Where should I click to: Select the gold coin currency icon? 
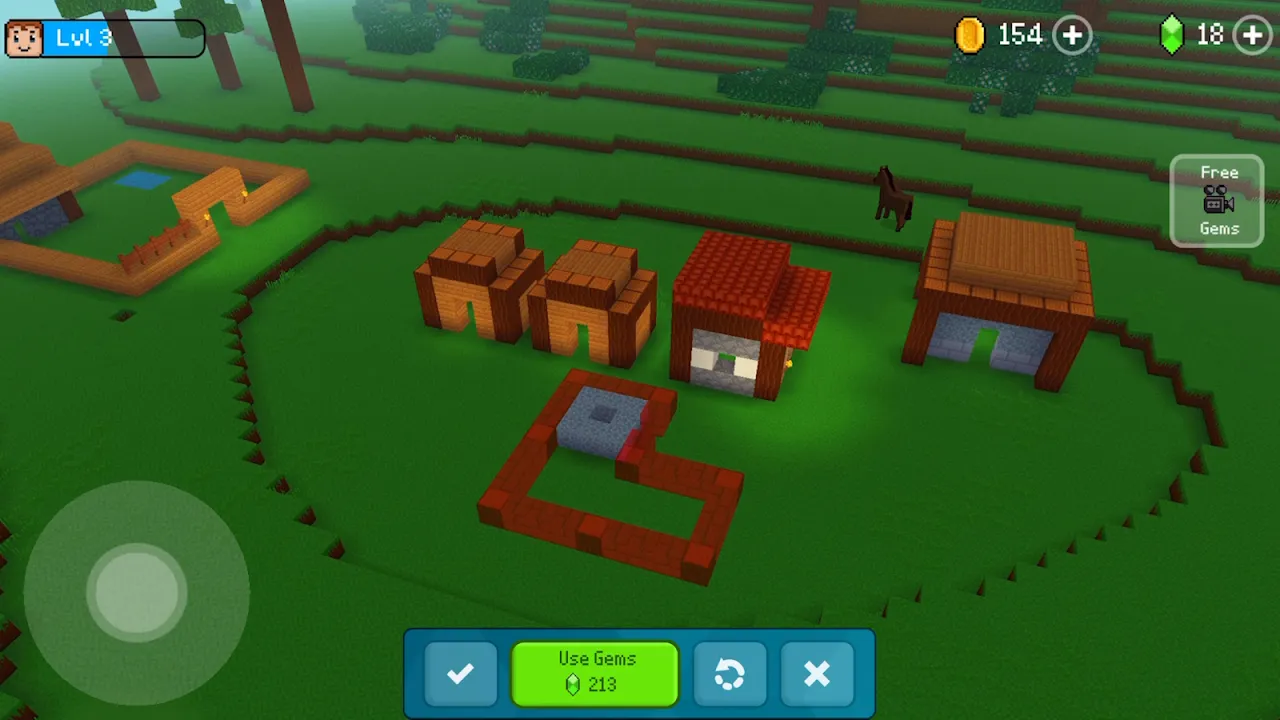[969, 35]
